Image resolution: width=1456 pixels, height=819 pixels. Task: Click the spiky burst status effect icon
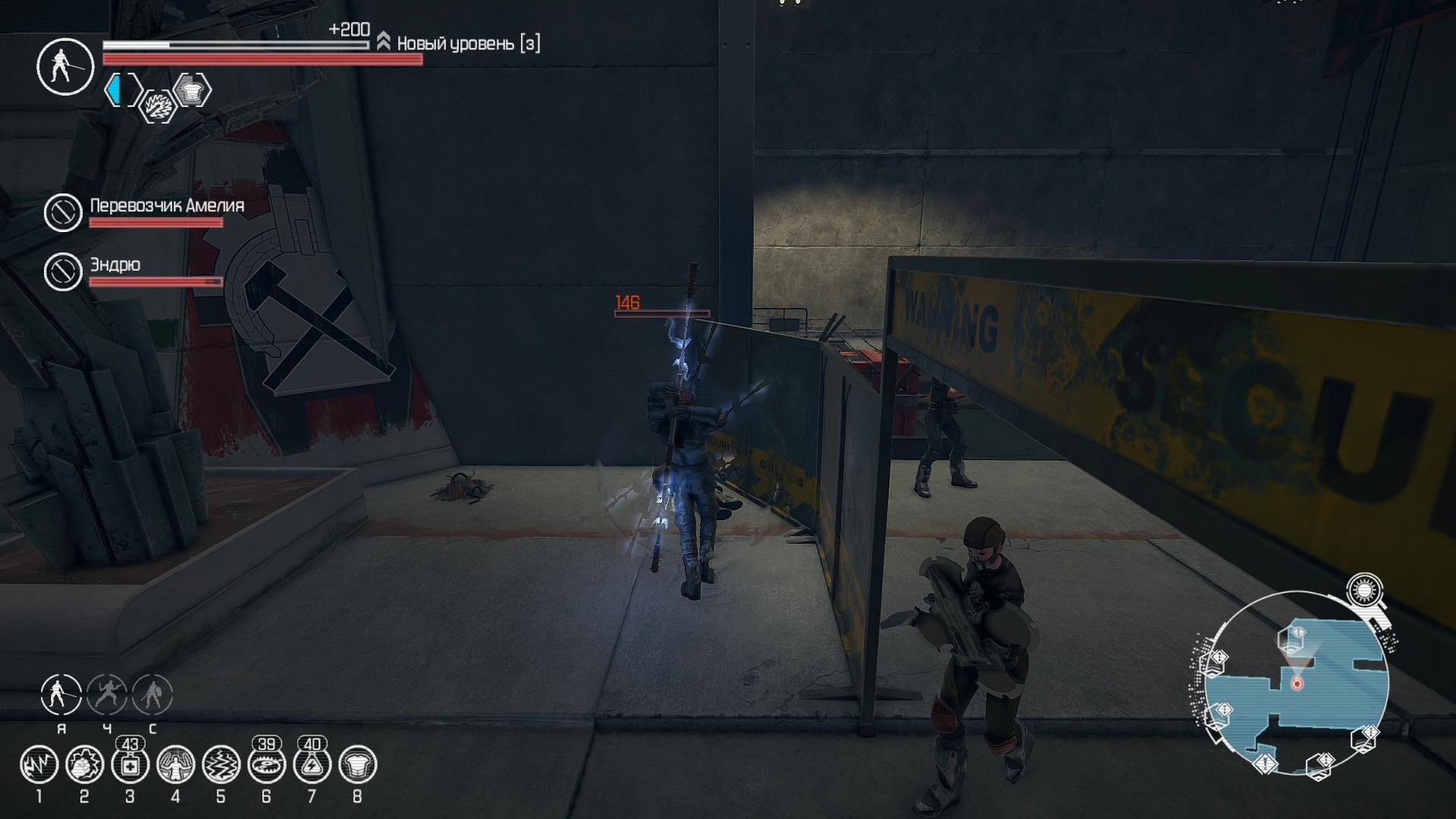pos(158,106)
